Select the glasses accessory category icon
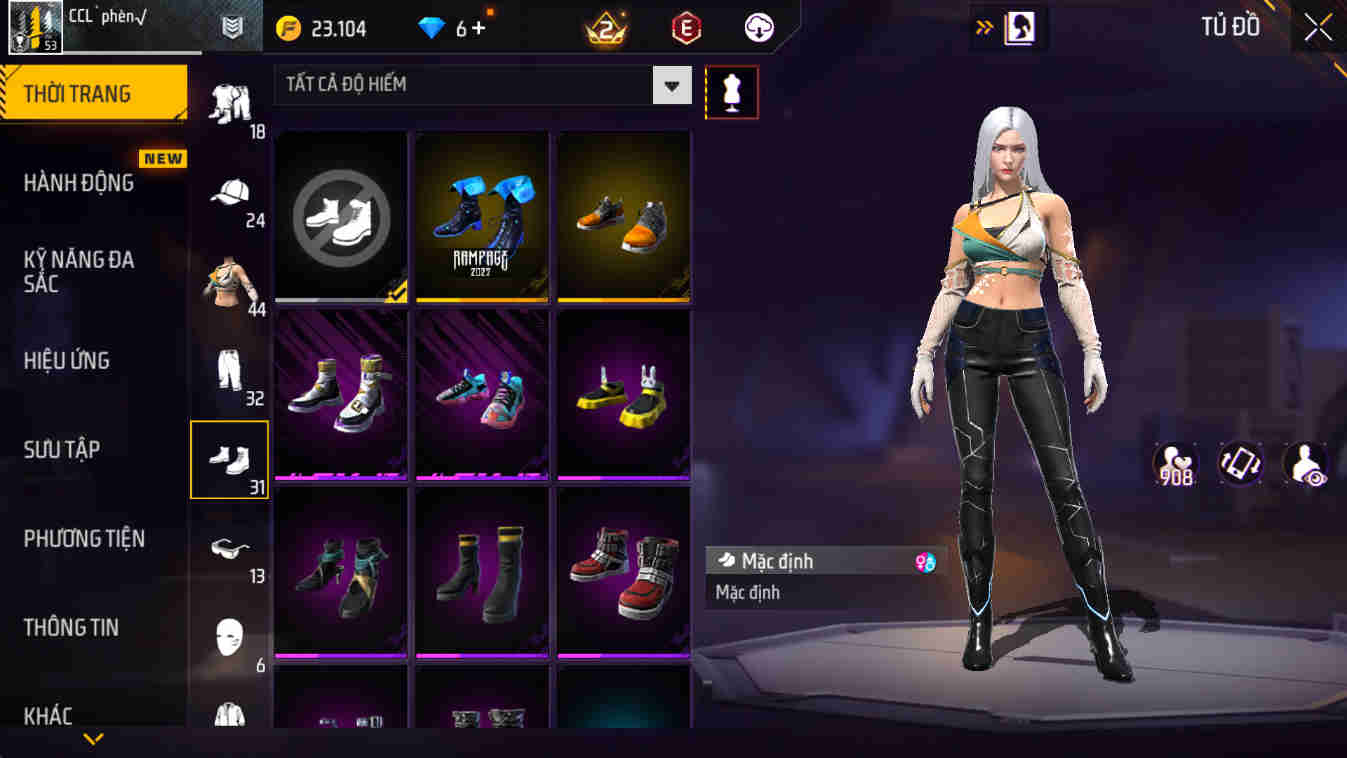This screenshot has height=758, width=1347. coord(229,544)
